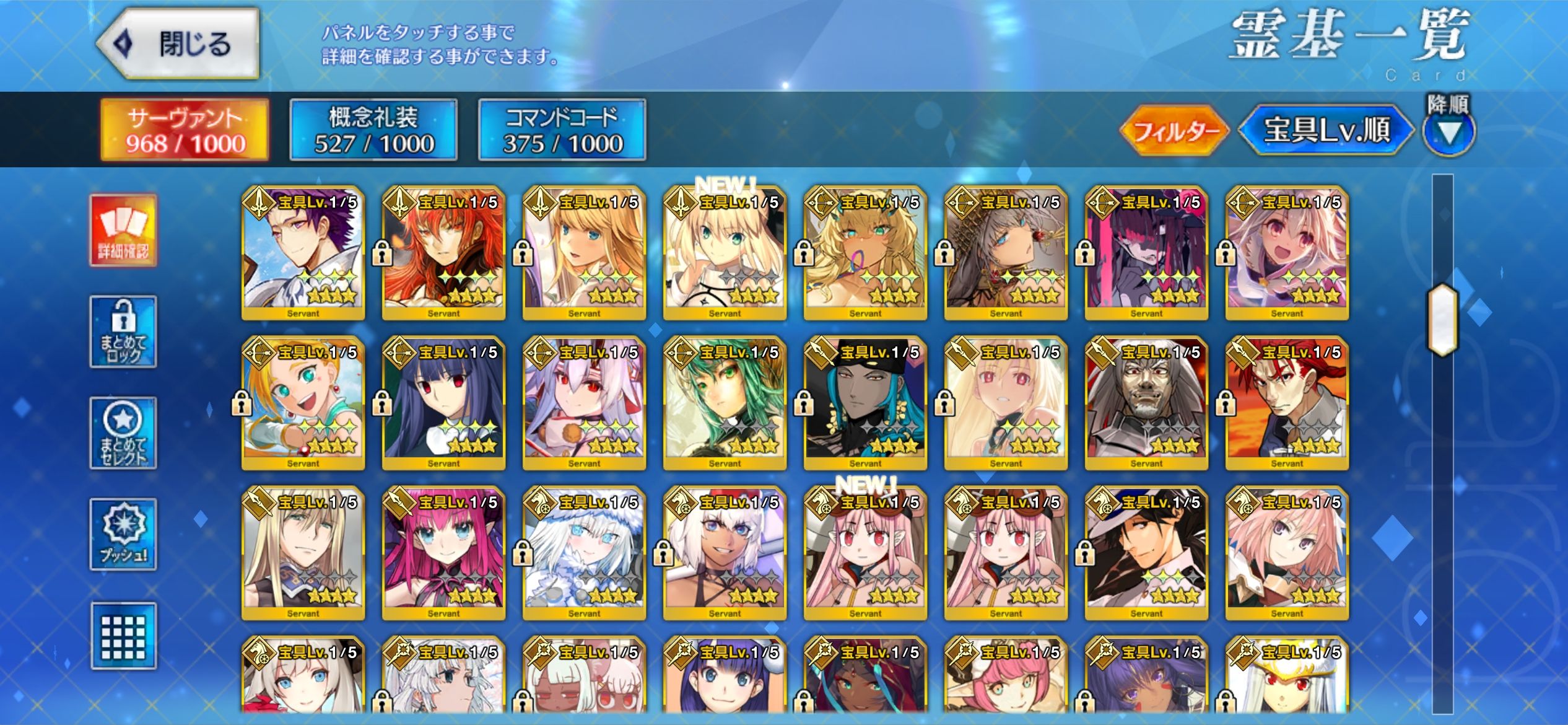Open the プッシュ! button
The height and width of the screenshot is (725, 1568).
(x=123, y=534)
